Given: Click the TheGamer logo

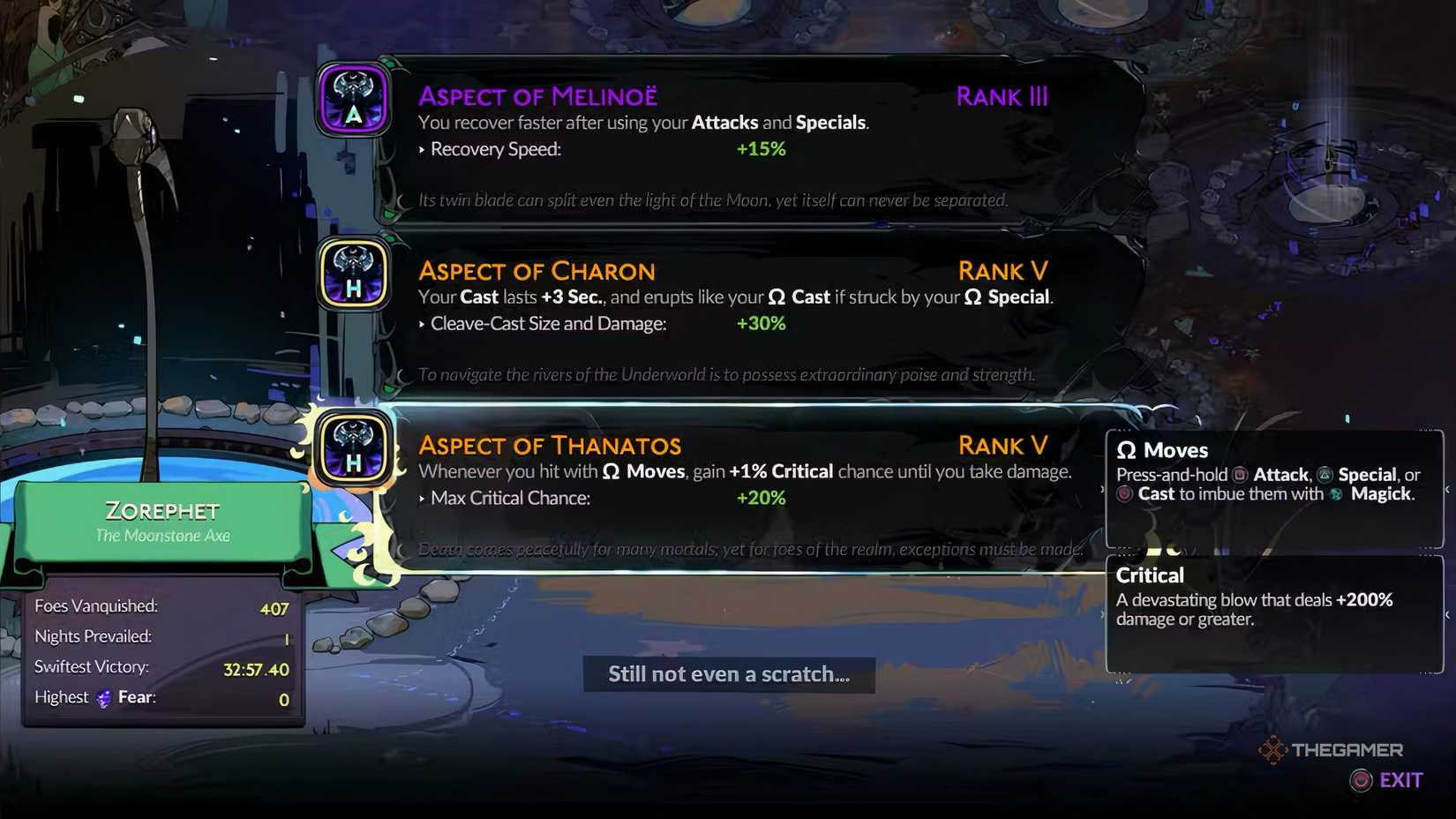Looking at the screenshot, I should [x=1333, y=749].
